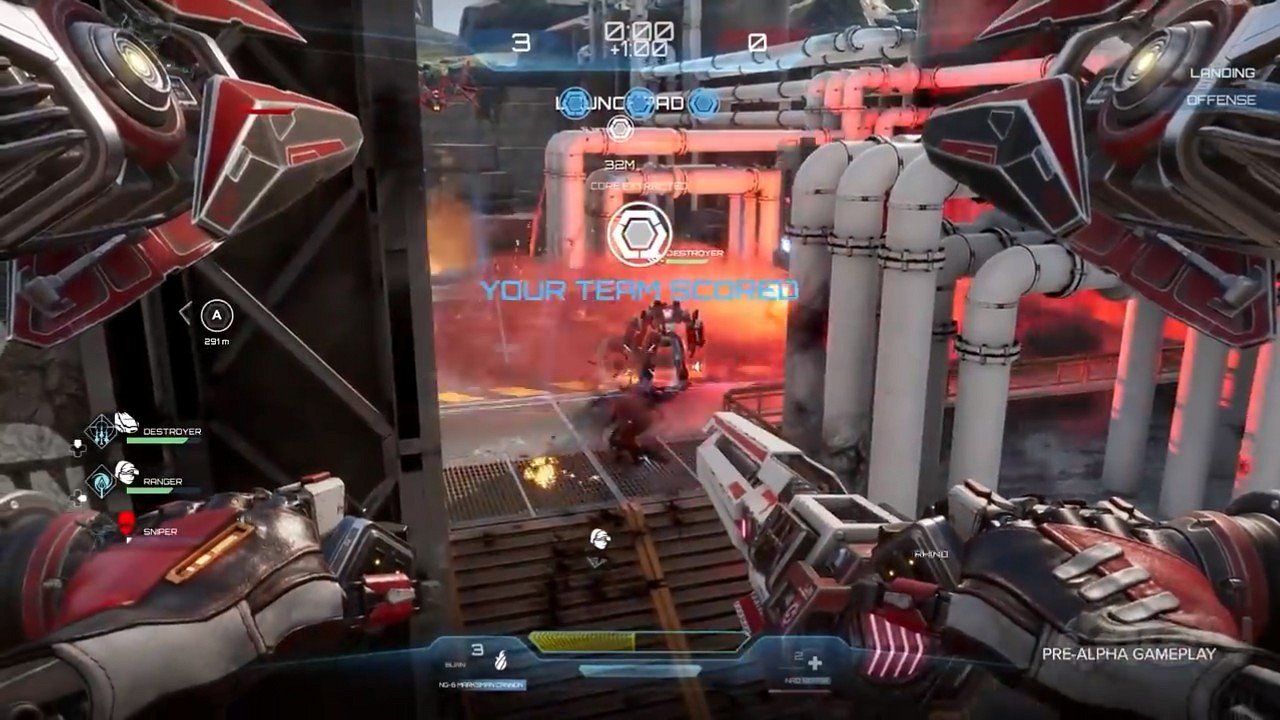Toggle the Destroyer teammate health bar
The width and height of the screenshot is (1280, 720).
pos(155,441)
